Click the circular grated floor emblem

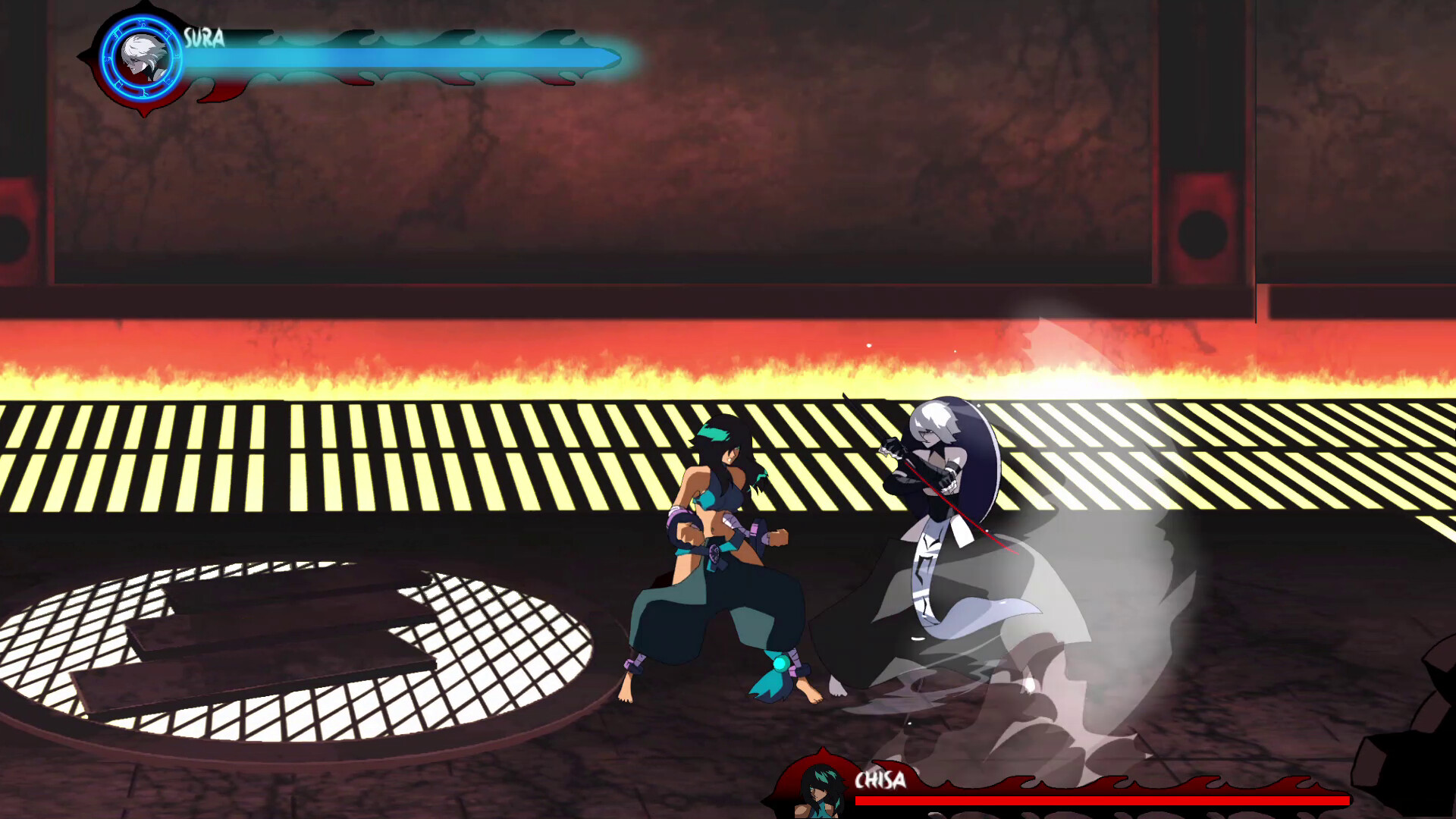[303, 652]
